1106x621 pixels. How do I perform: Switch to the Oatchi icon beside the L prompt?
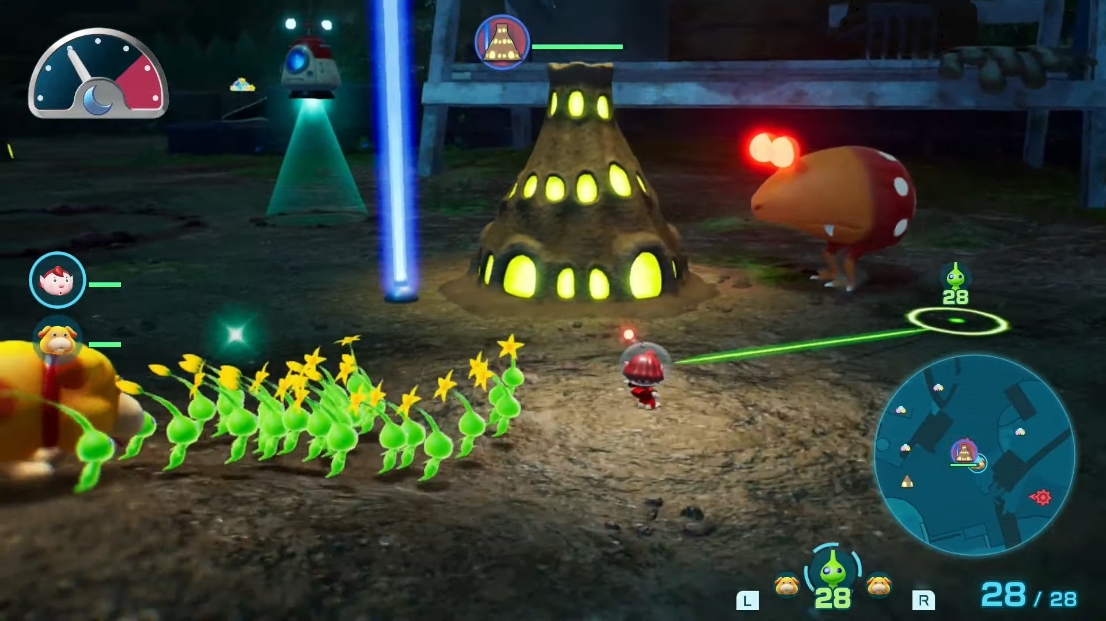787,584
